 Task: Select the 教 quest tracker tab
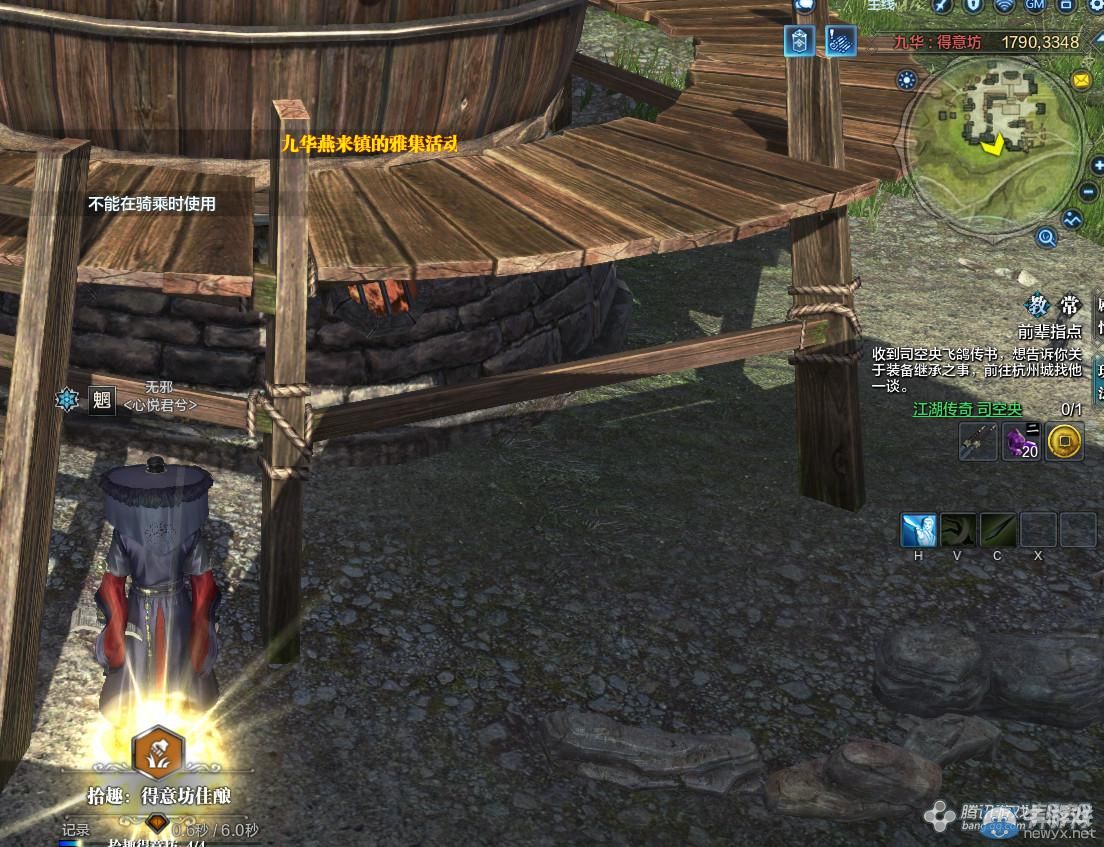pos(1038,306)
